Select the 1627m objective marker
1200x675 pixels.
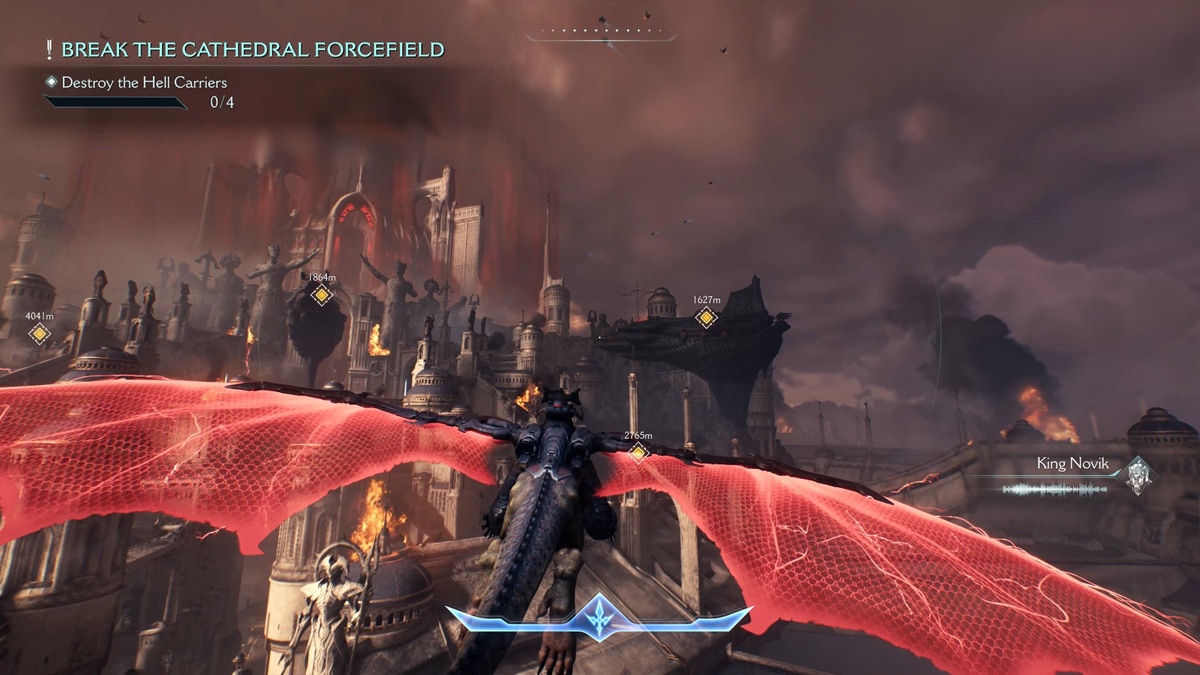point(706,318)
